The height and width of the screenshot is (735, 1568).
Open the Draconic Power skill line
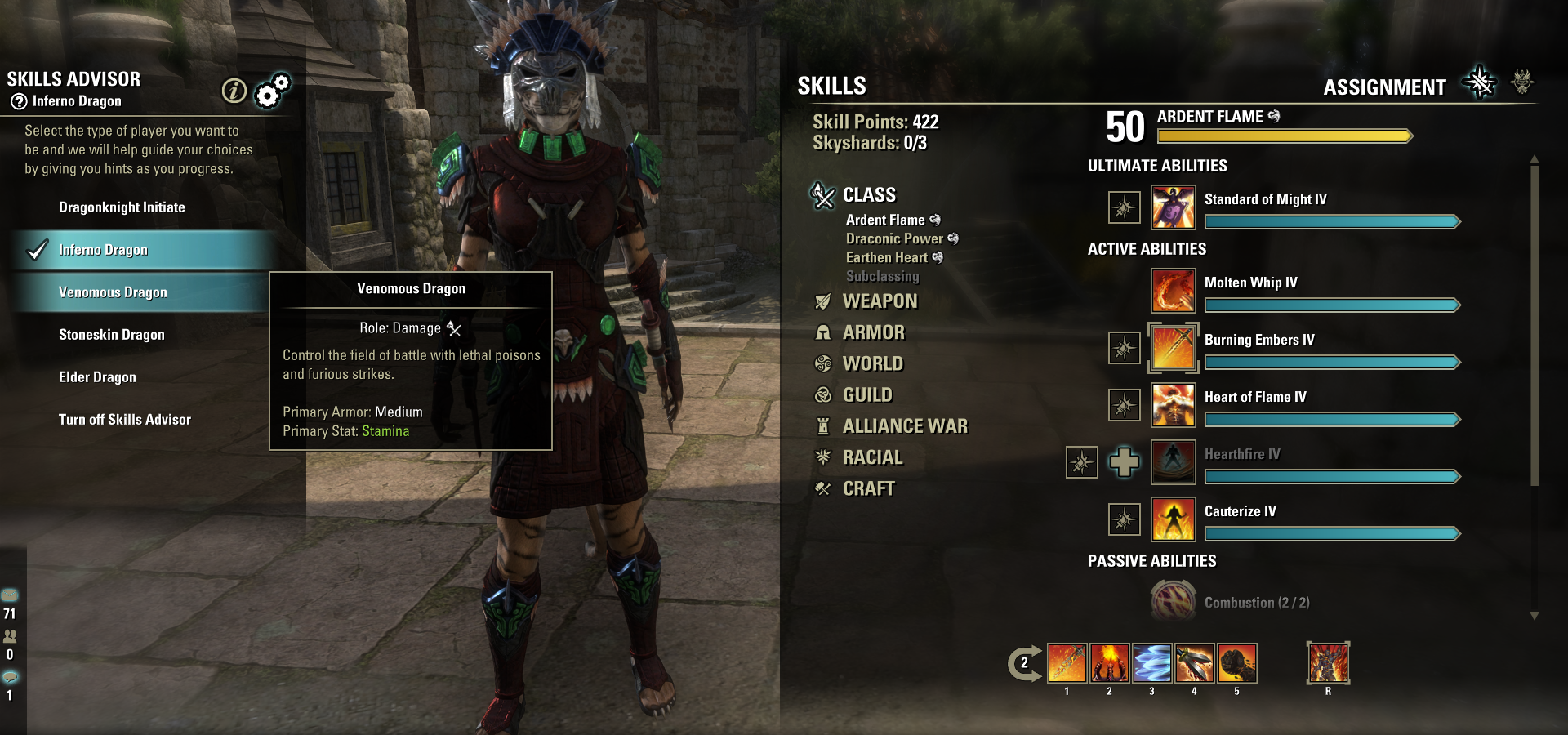point(894,238)
